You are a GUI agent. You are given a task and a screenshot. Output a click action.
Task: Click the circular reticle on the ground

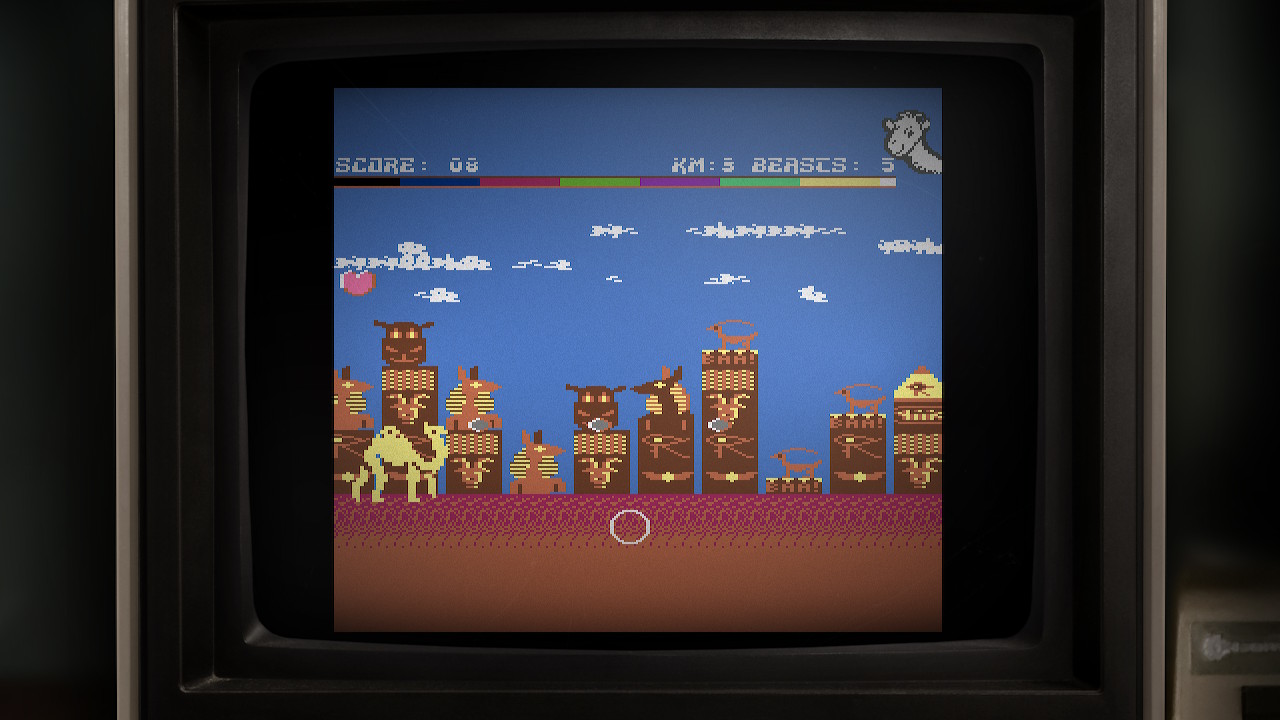[x=630, y=525]
